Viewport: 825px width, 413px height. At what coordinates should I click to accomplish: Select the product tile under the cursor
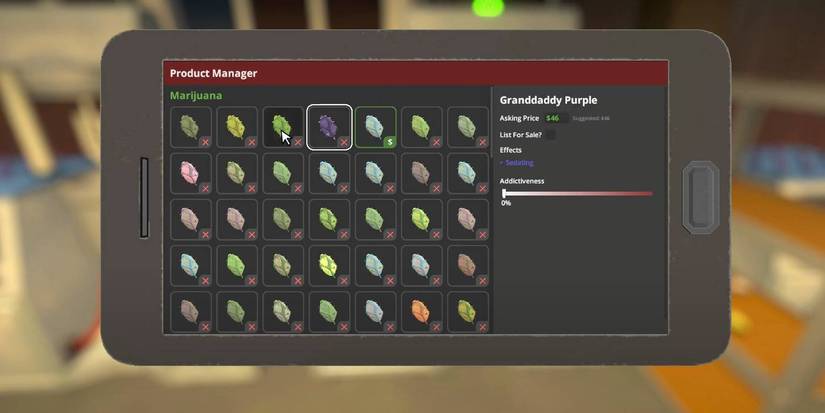283,127
